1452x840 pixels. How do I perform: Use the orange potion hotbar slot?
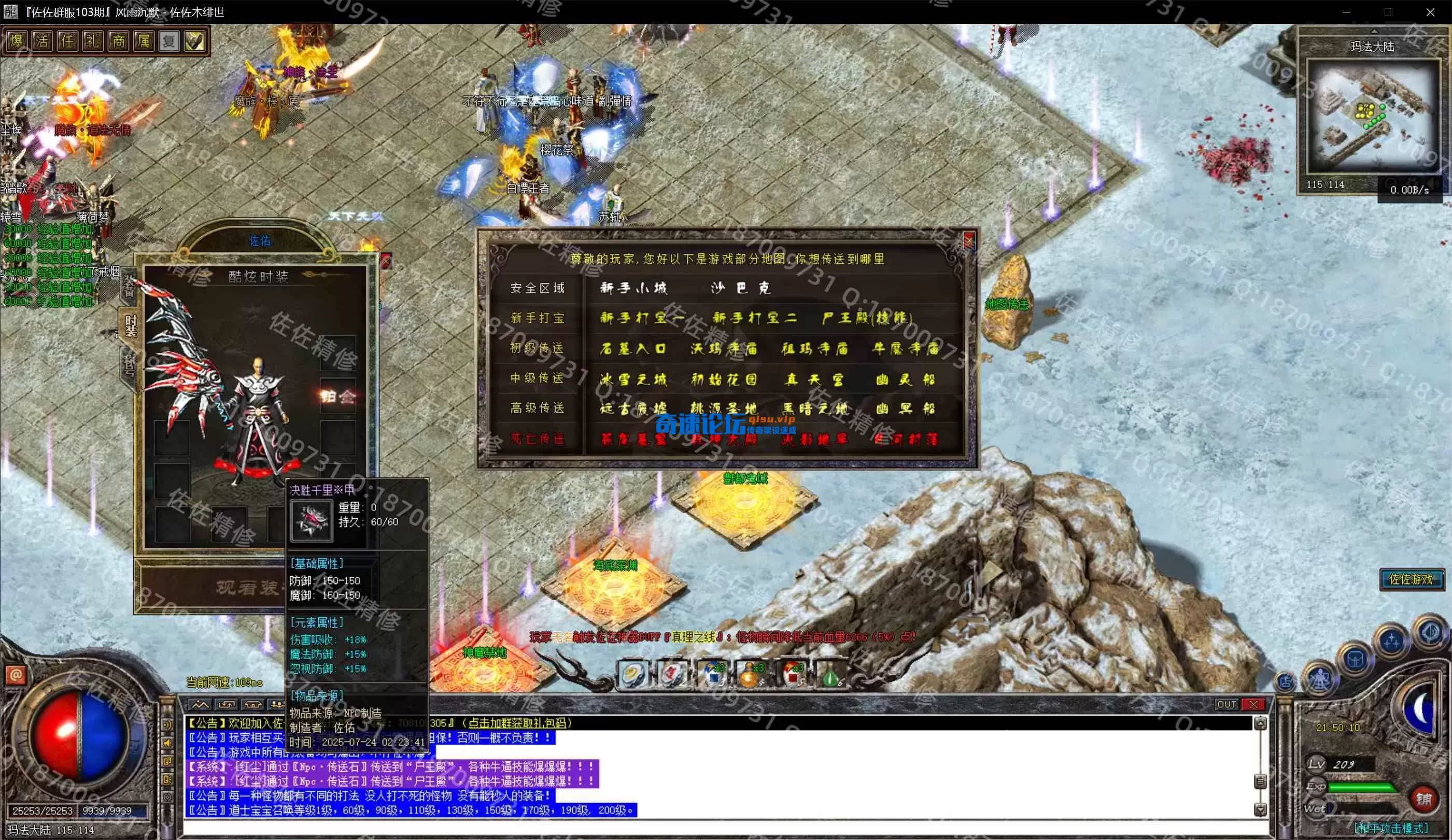point(749,674)
